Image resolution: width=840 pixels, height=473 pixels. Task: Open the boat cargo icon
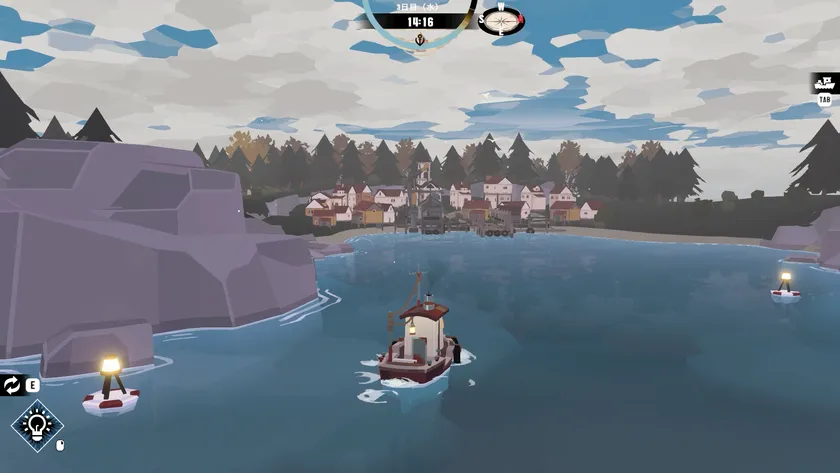point(825,83)
